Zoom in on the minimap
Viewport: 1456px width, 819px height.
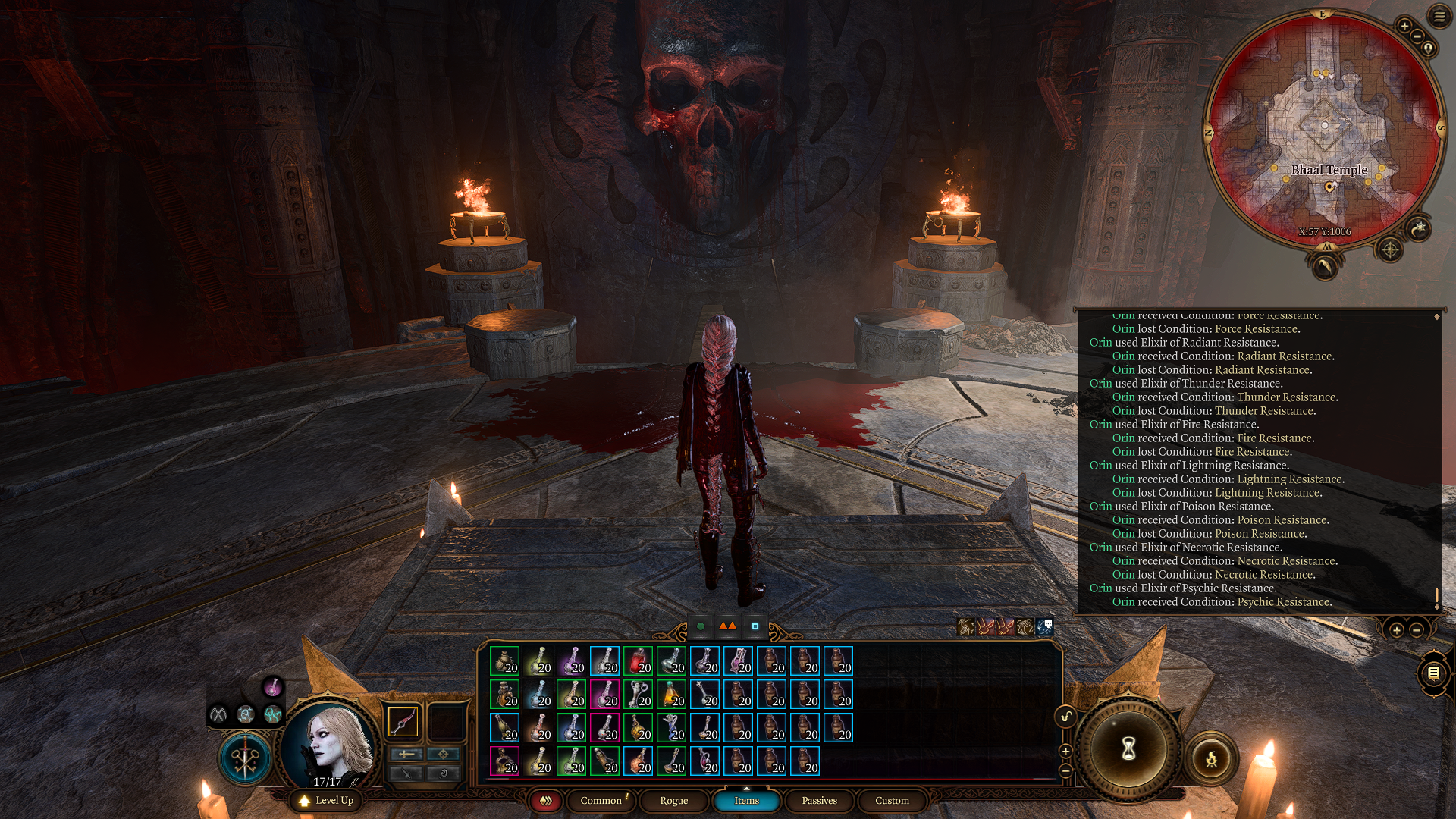tap(1404, 26)
